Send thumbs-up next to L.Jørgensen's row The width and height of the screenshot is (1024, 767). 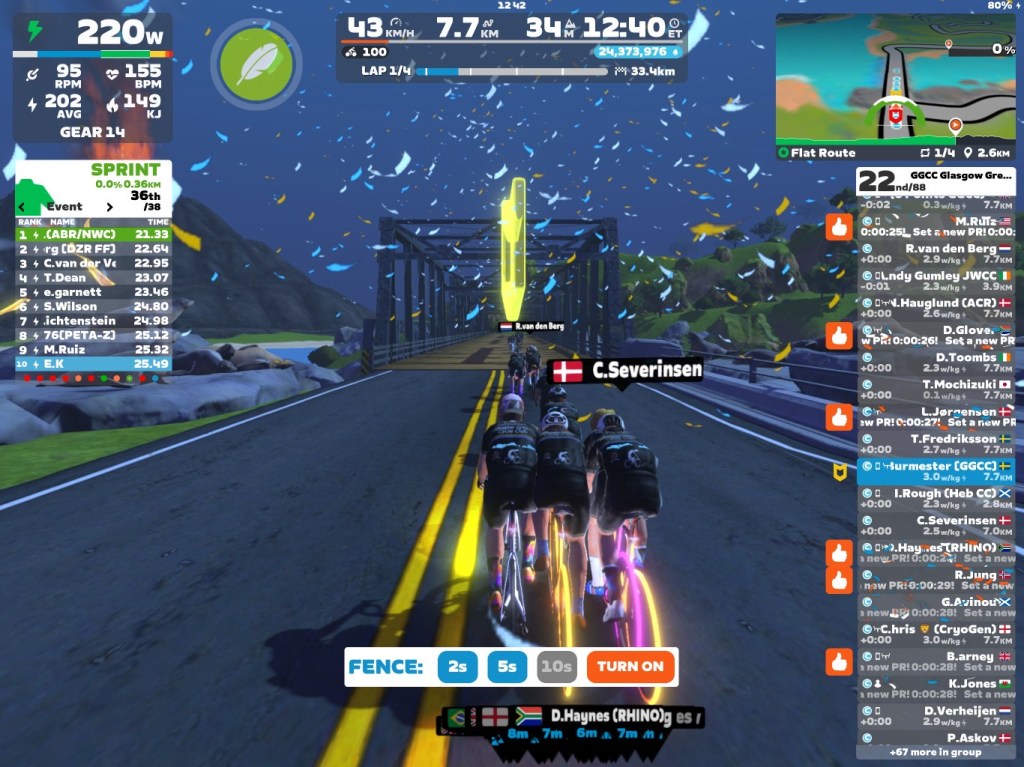point(838,416)
